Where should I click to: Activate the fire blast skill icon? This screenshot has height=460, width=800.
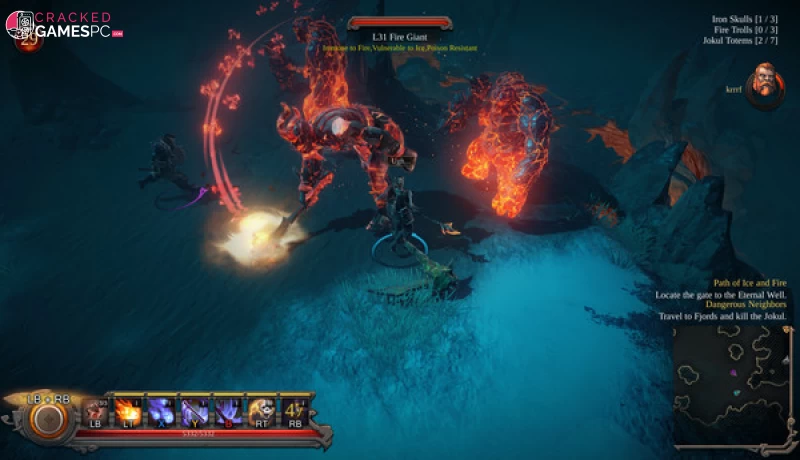point(128,409)
